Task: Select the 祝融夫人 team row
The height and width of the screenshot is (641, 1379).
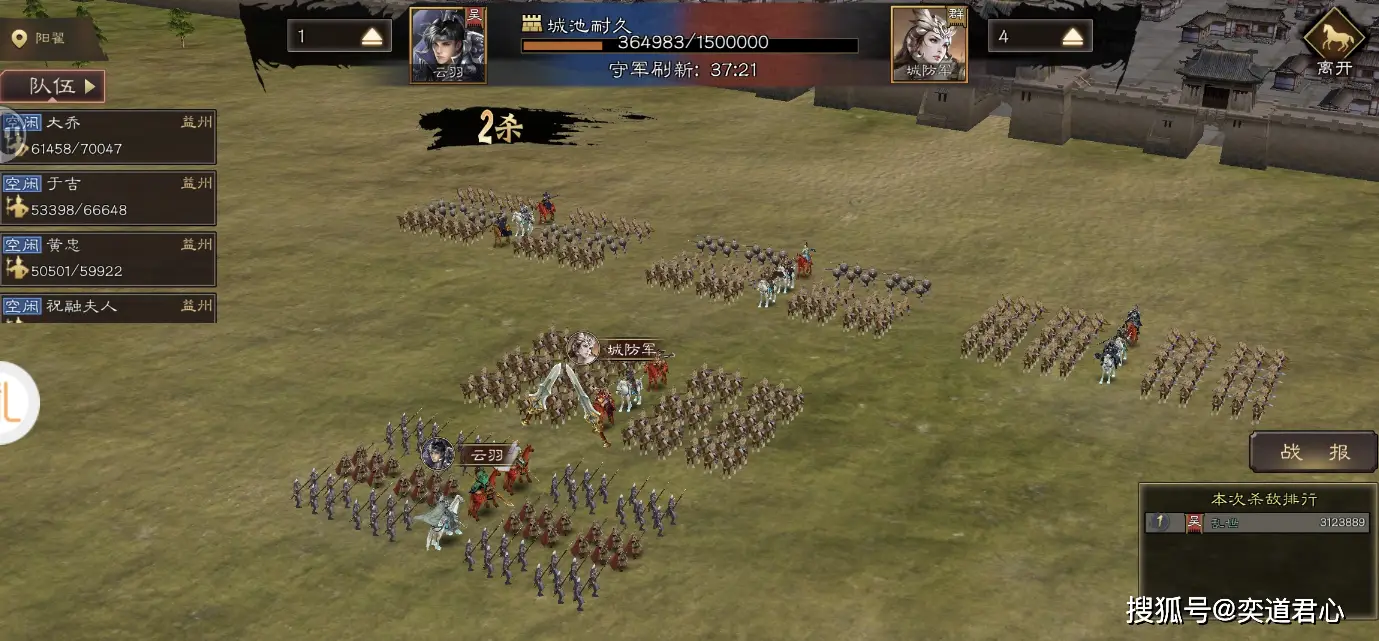Action: (x=109, y=307)
